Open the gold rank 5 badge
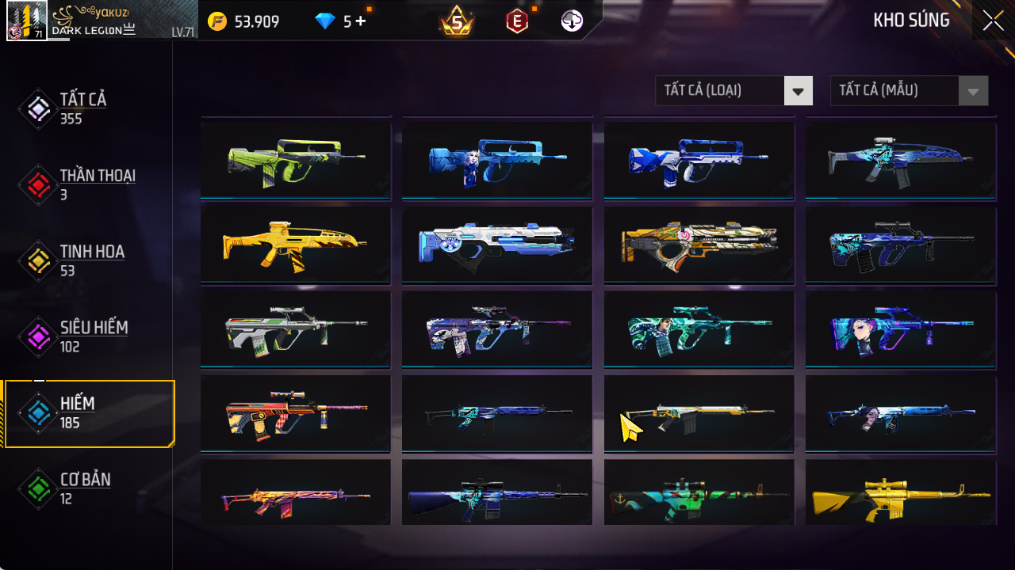The height and width of the screenshot is (570, 1015). (457, 21)
